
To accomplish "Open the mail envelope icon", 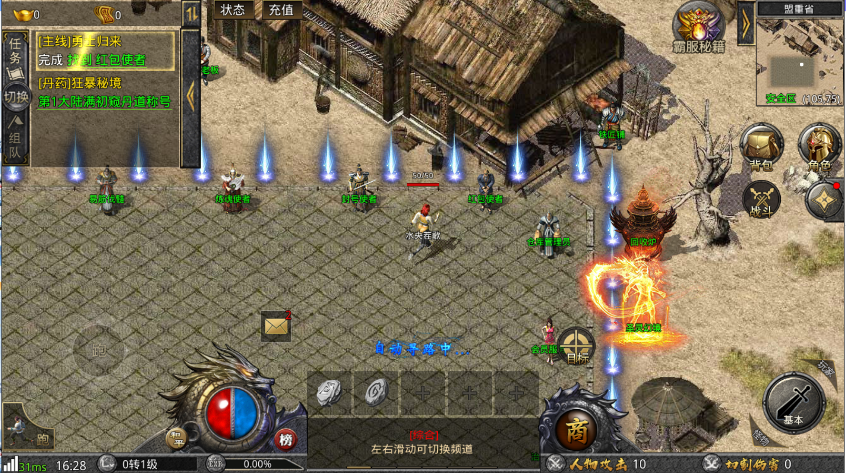I will (x=275, y=325).
